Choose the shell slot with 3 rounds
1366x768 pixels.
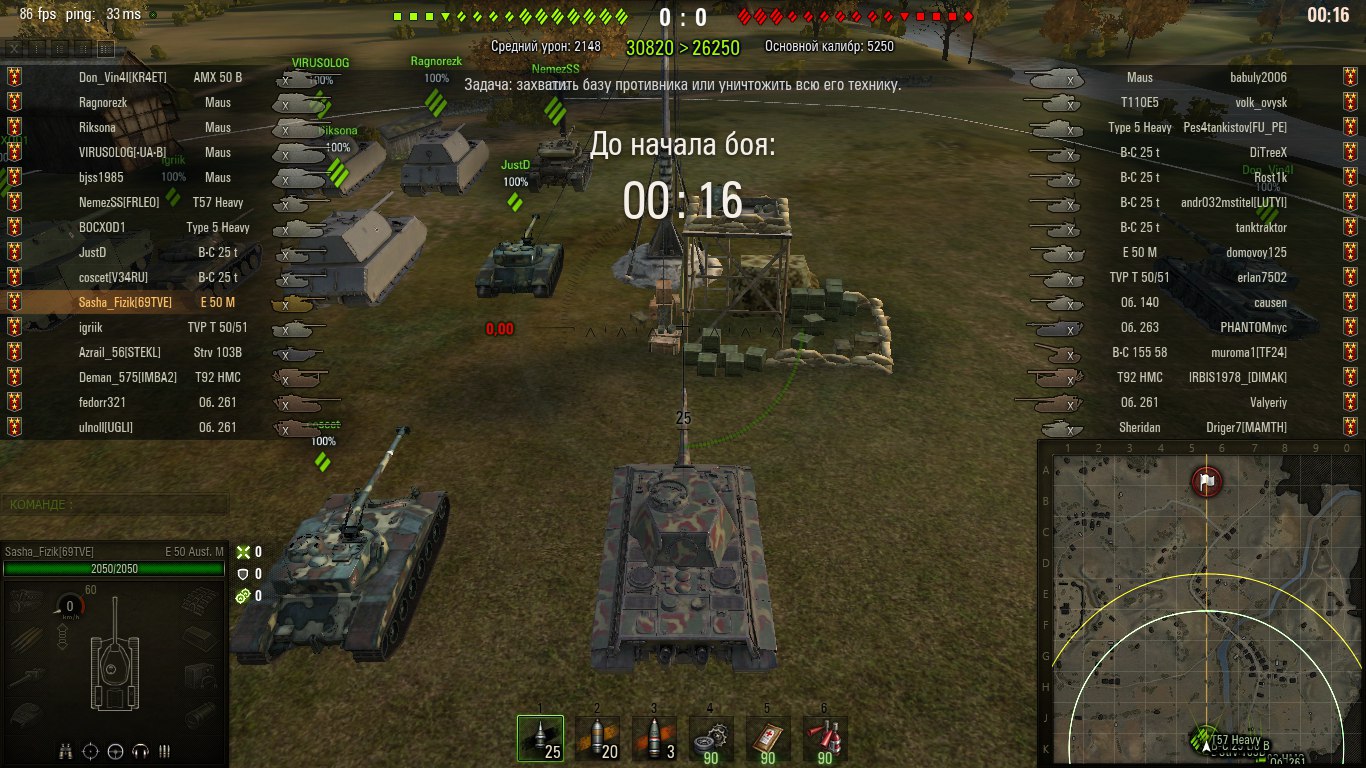click(654, 739)
